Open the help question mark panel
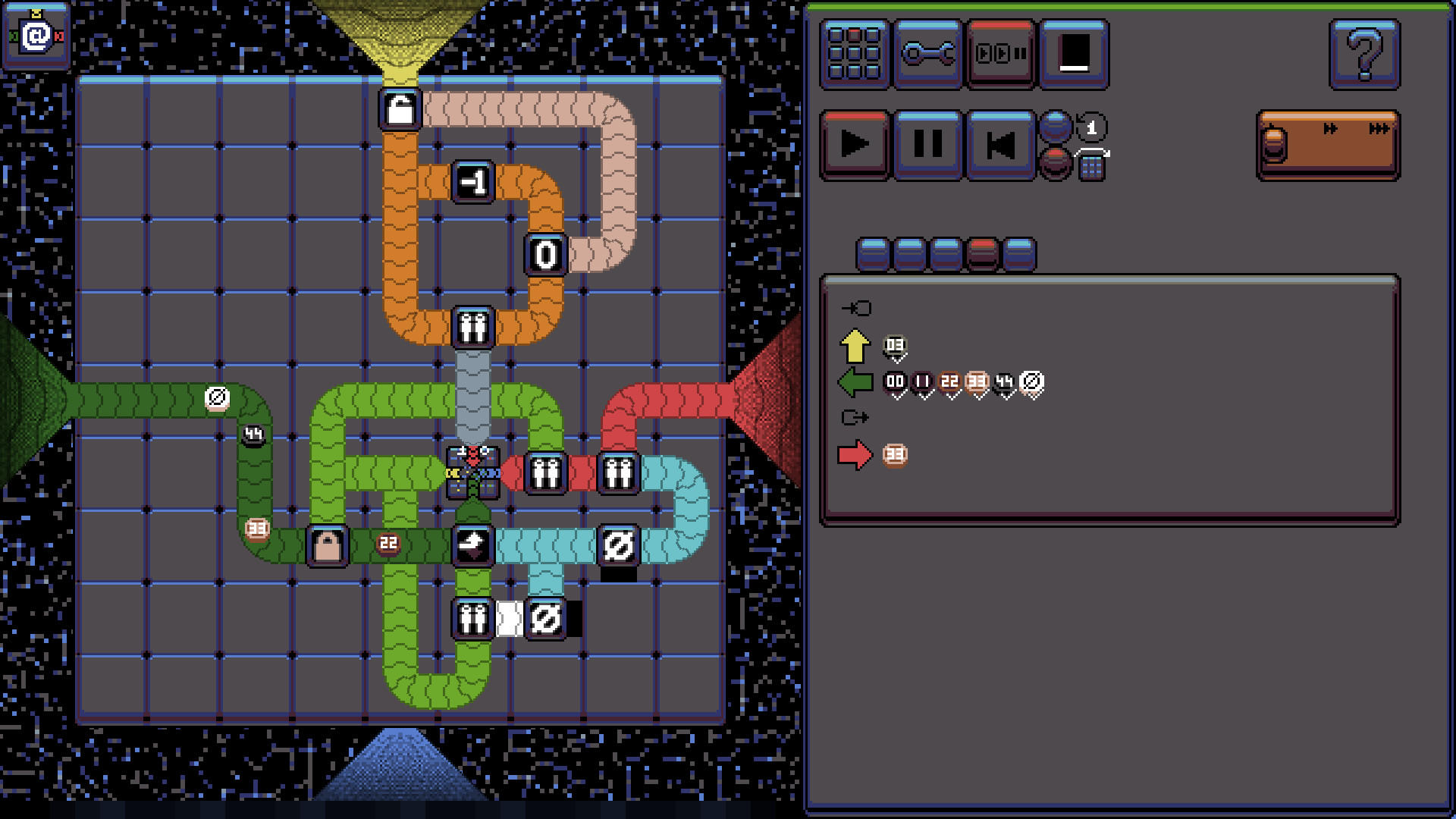This screenshot has width=1456, height=819. coord(1365,55)
